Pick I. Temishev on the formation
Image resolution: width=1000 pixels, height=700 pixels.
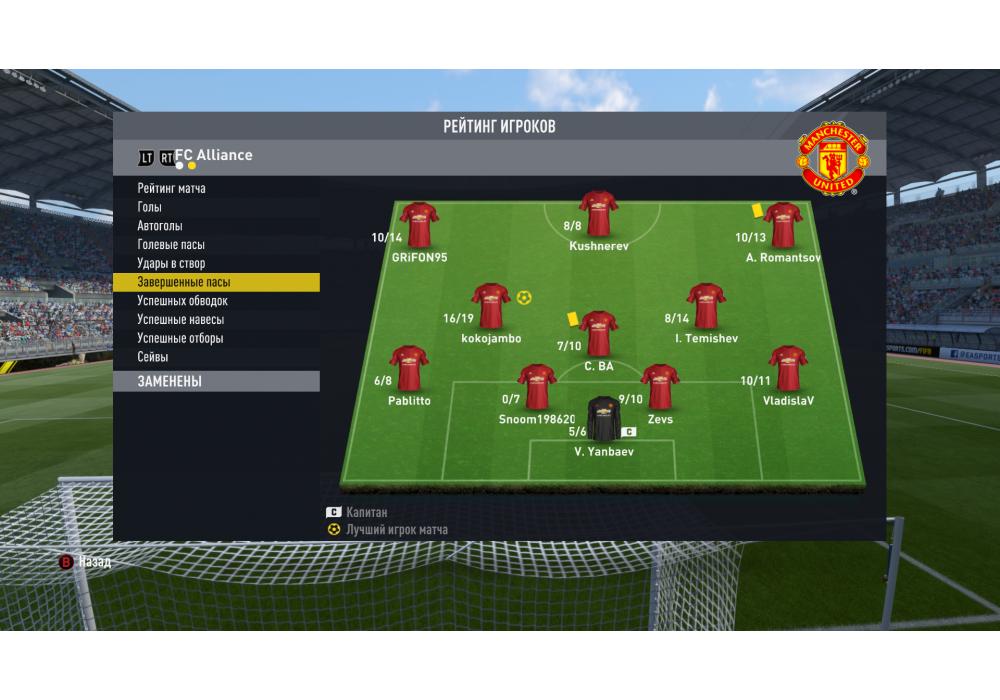(706, 306)
